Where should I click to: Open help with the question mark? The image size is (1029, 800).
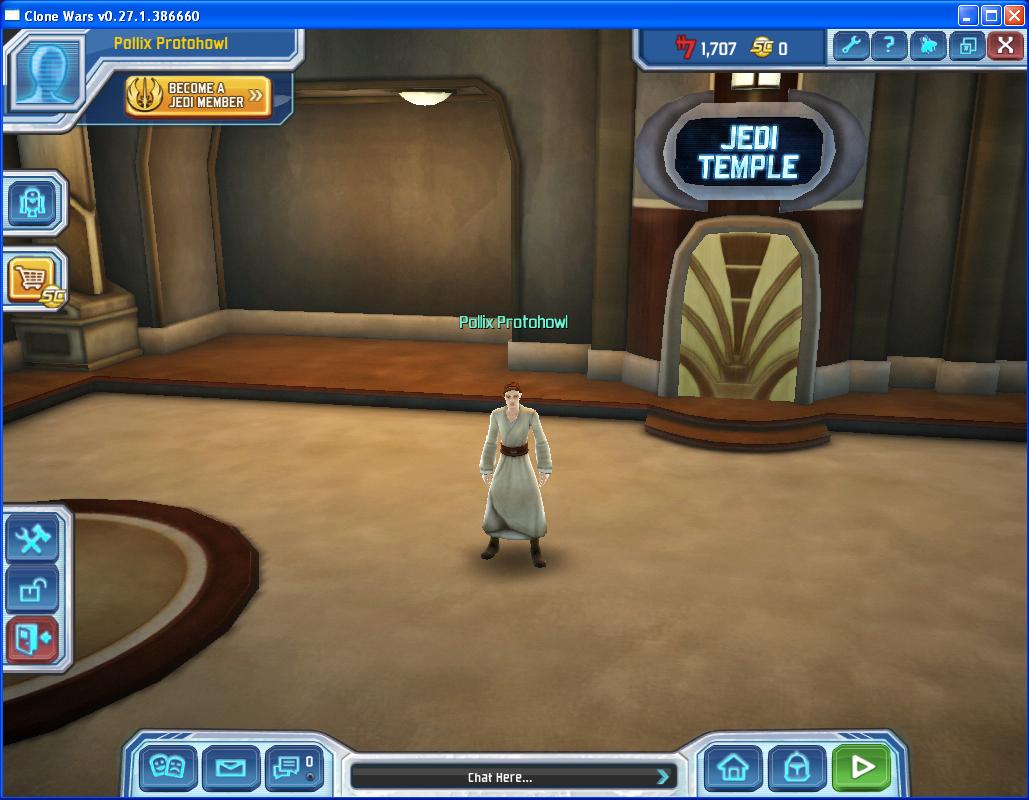tap(888, 46)
